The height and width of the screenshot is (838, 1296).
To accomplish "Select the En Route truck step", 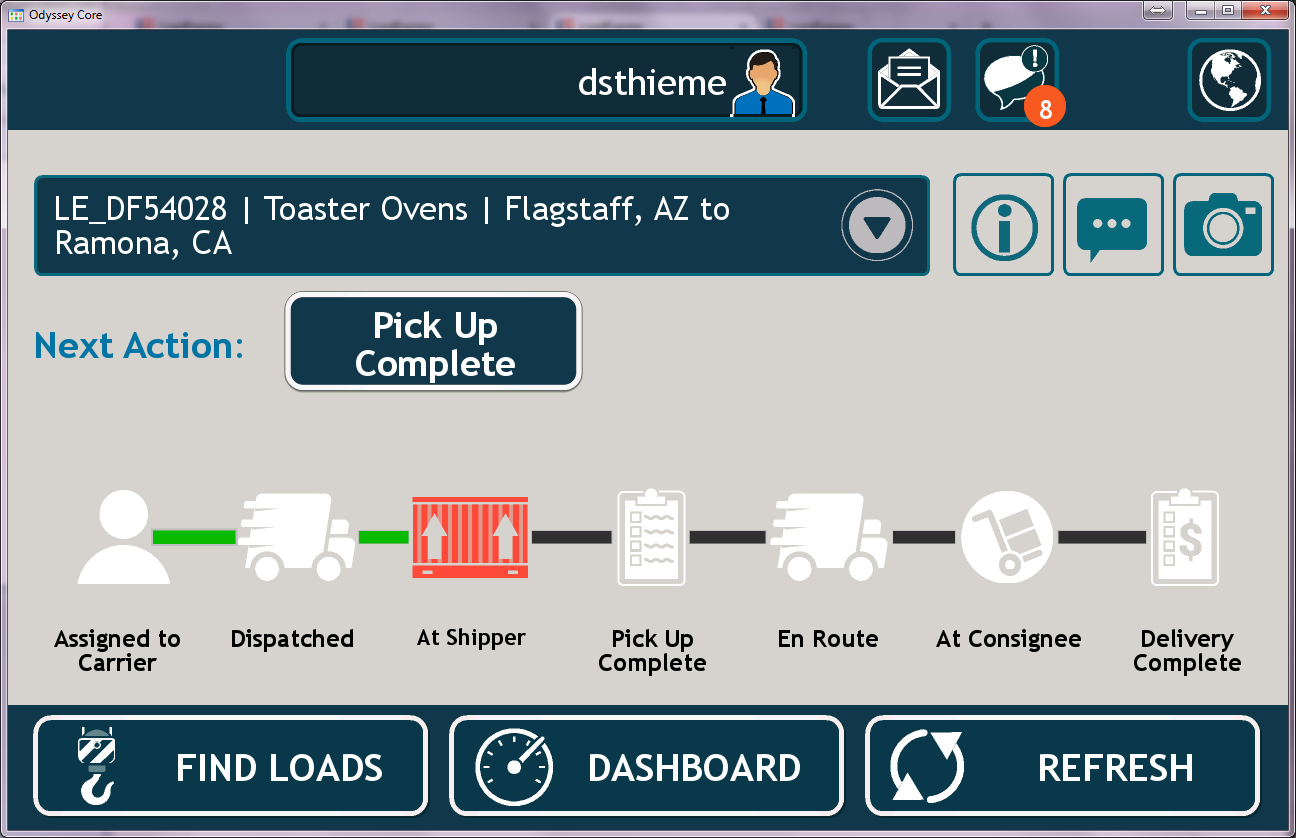I will (829, 537).
